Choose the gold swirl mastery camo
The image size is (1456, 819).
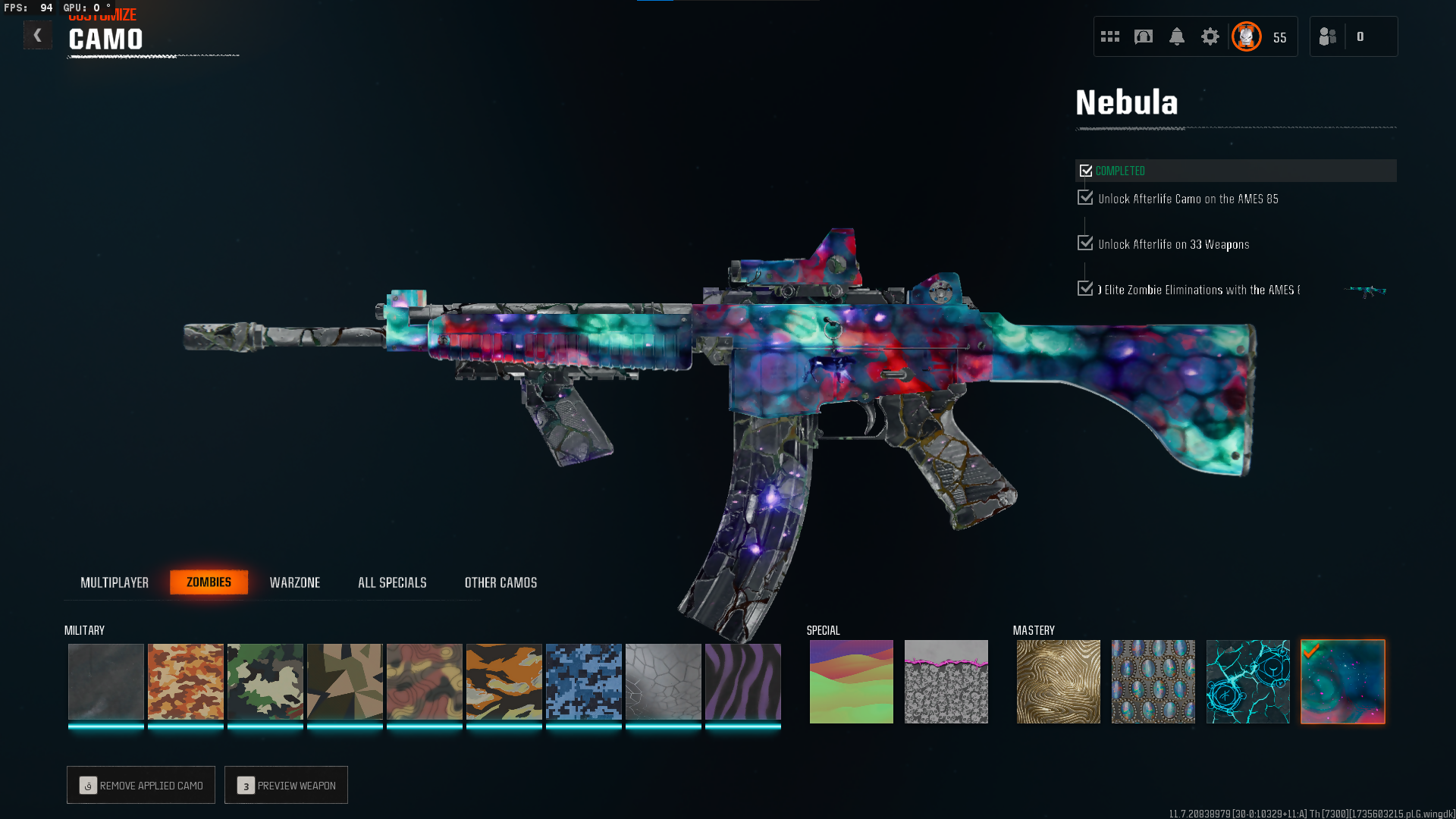coord(1059,682)
